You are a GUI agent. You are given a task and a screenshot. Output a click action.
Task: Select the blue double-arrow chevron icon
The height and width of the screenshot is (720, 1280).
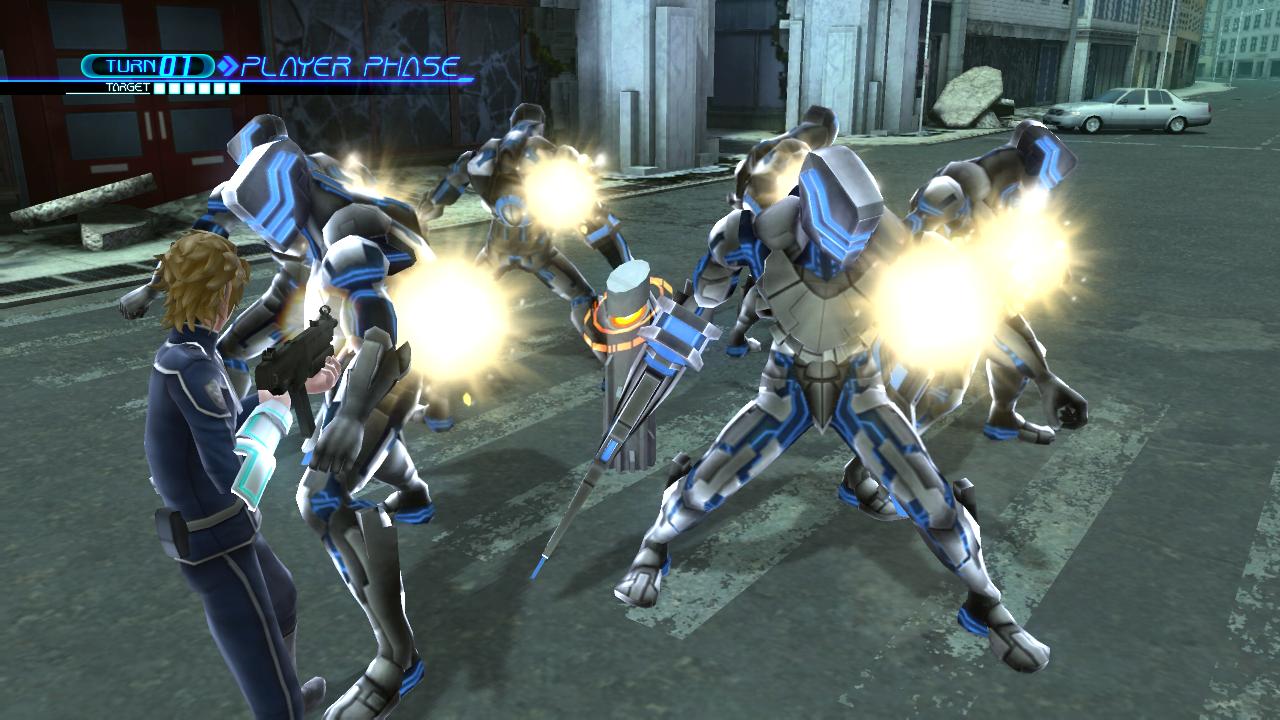click(x=228, y=66)
